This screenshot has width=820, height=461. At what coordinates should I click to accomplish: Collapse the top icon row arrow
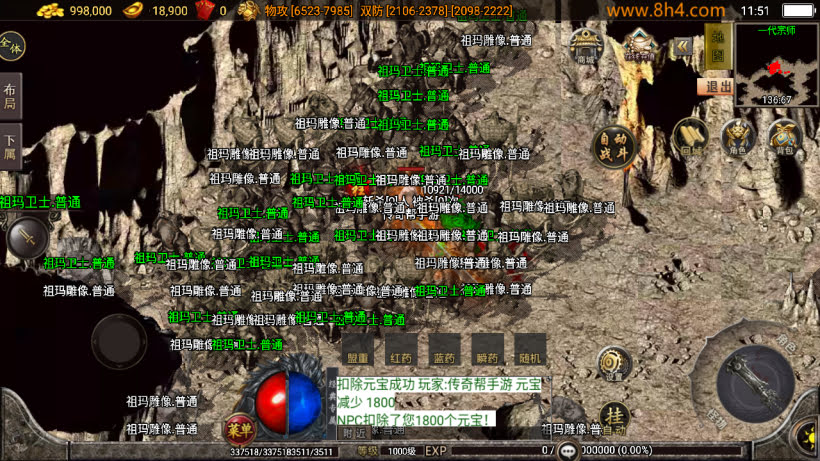(683, 46)
